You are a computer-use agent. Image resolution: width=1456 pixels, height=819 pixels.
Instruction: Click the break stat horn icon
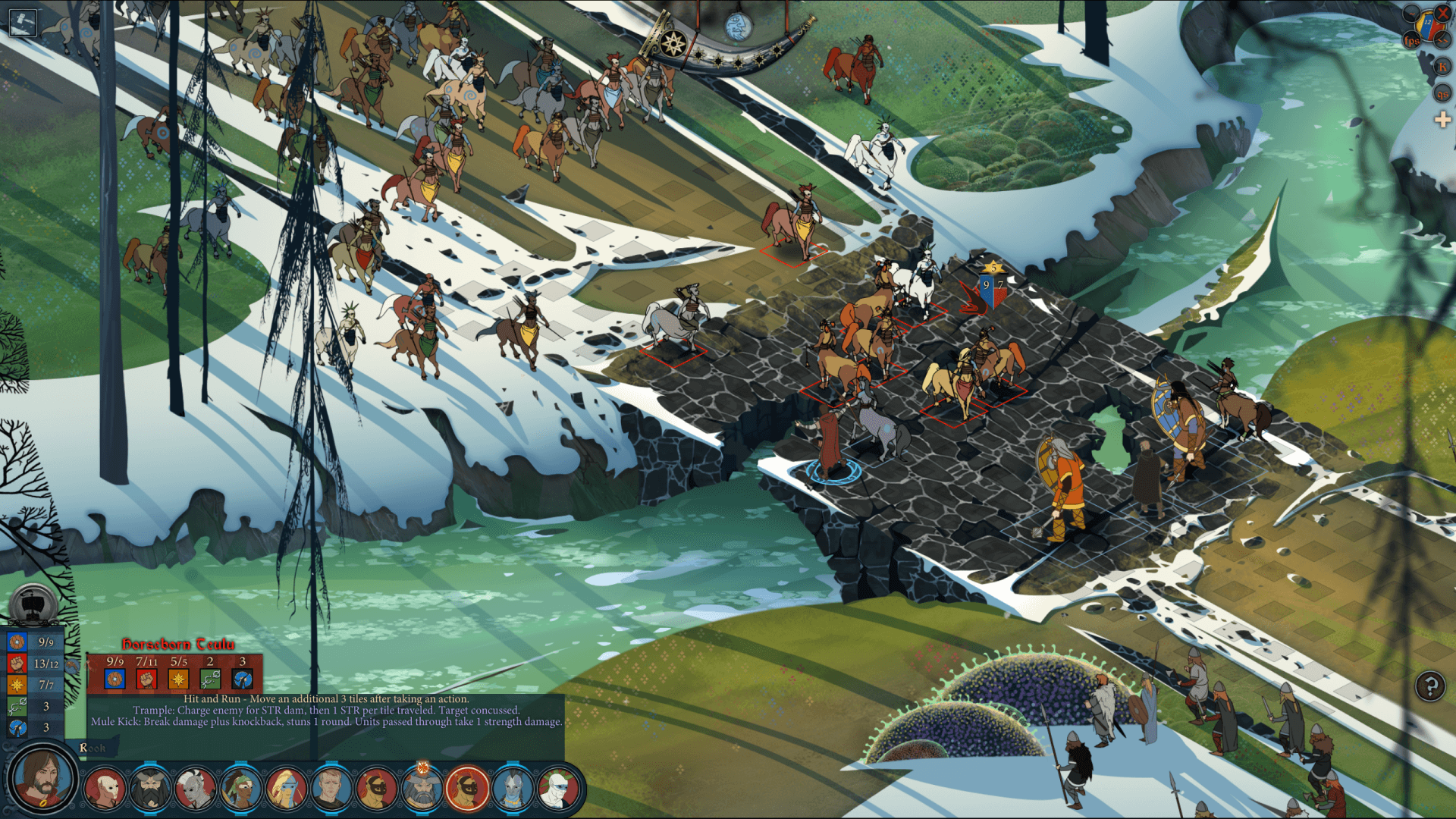click(17, 726)
